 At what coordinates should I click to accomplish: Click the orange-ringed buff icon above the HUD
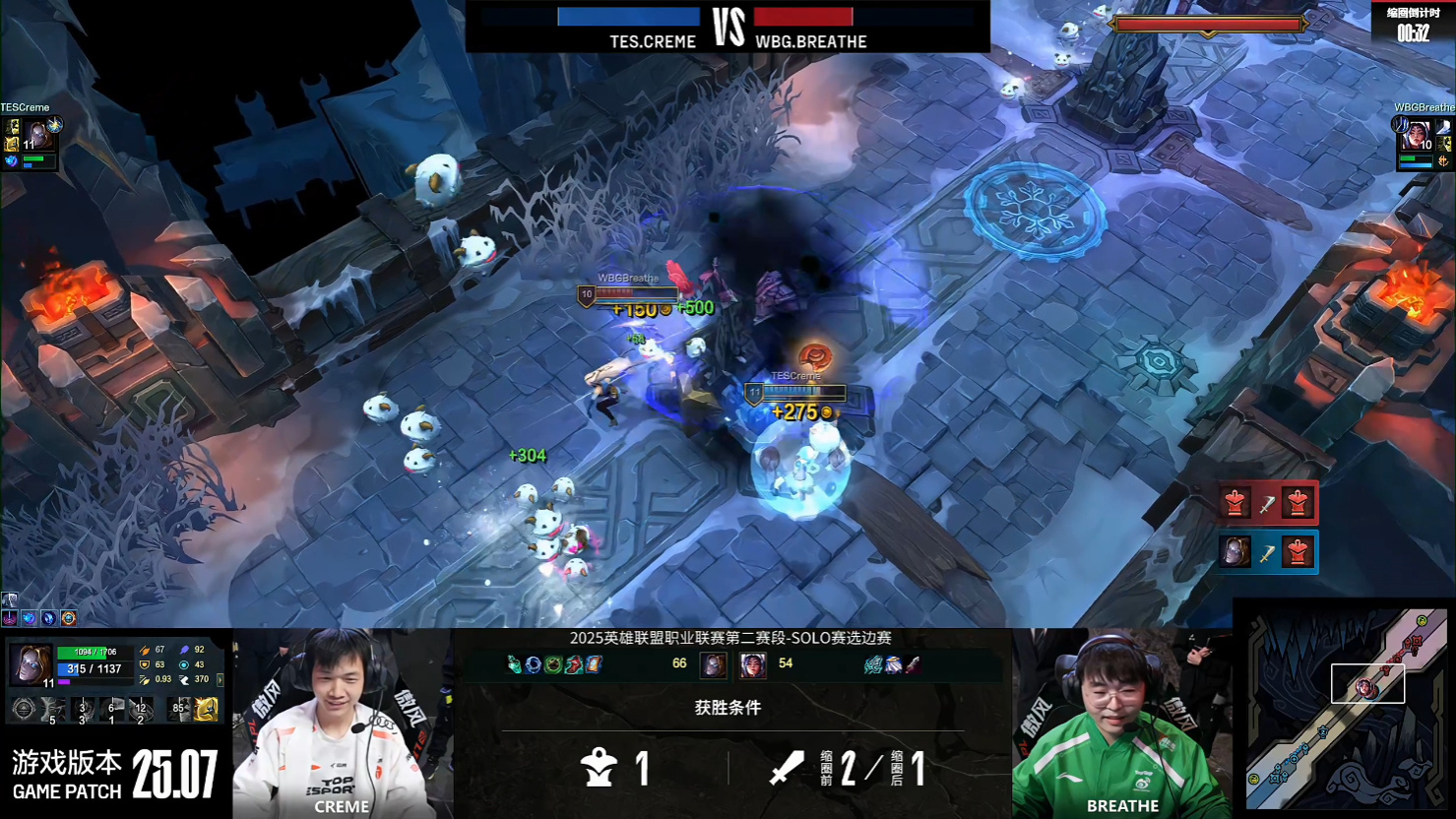69,618
